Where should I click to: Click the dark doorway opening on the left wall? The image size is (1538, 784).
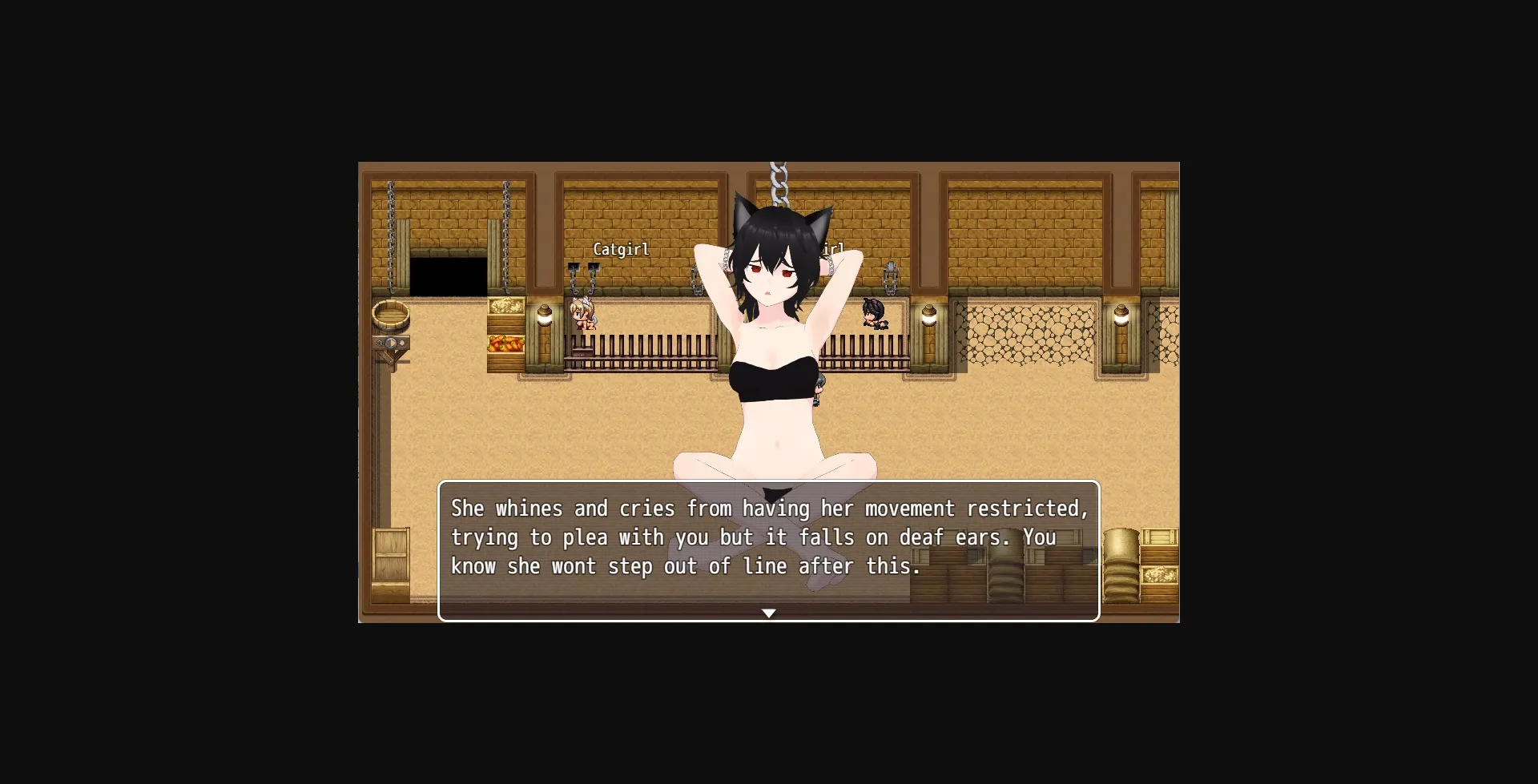449,275
